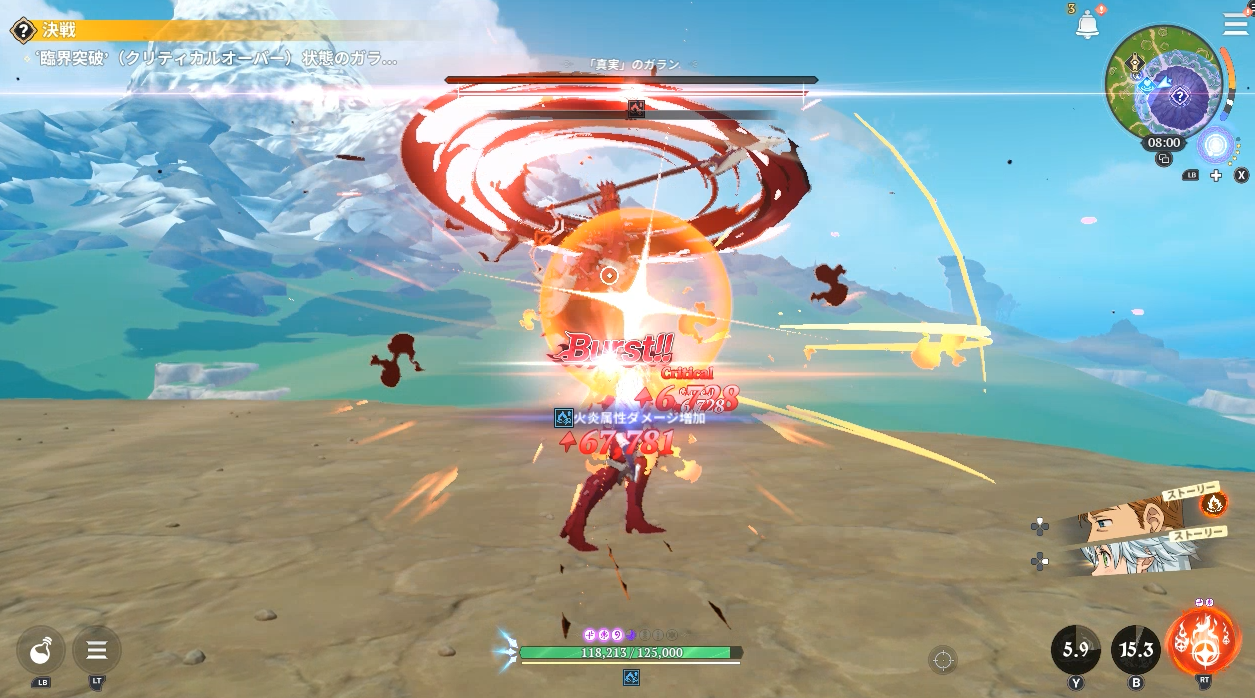Activate the glowing blue swirl orb
Image resolution: width=1255 pixels, height=698 pixels.
pyautogui.click(x=1215, y=145)
